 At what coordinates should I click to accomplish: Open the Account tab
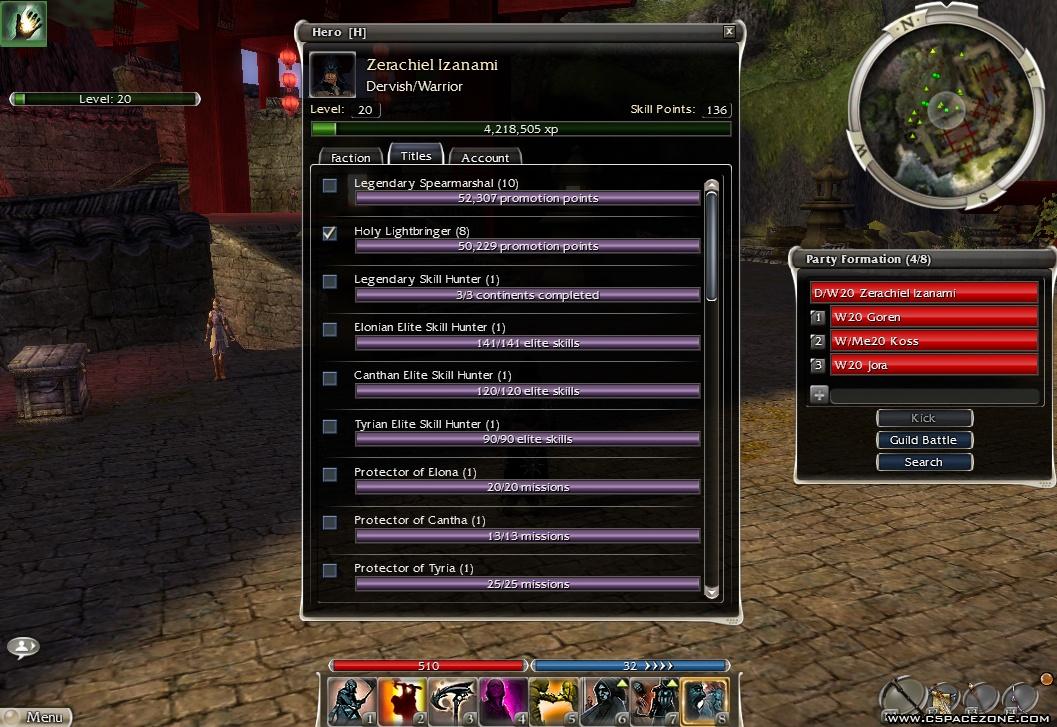tap(485, 158)
